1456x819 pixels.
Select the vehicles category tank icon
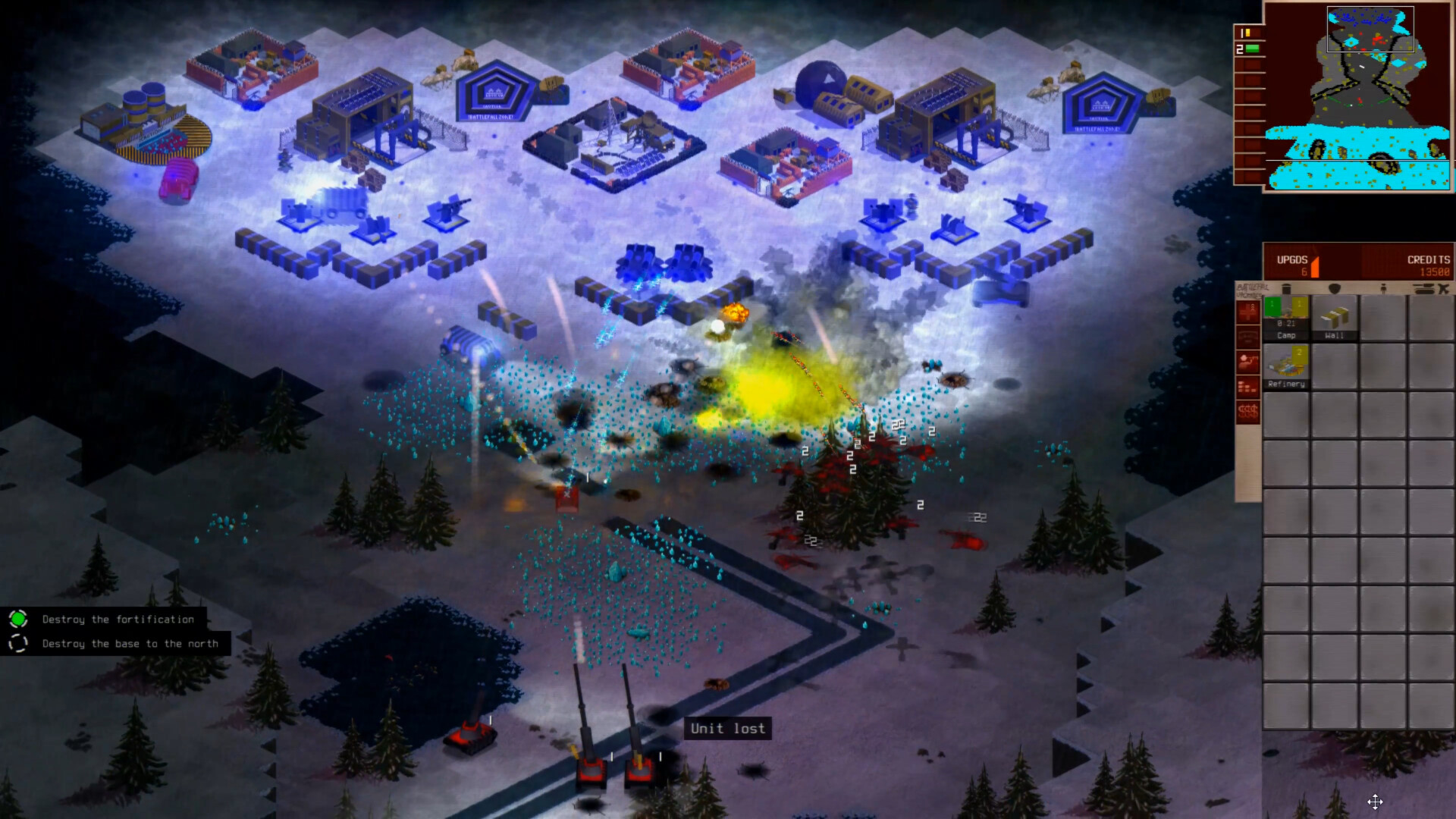[1424, 287]
